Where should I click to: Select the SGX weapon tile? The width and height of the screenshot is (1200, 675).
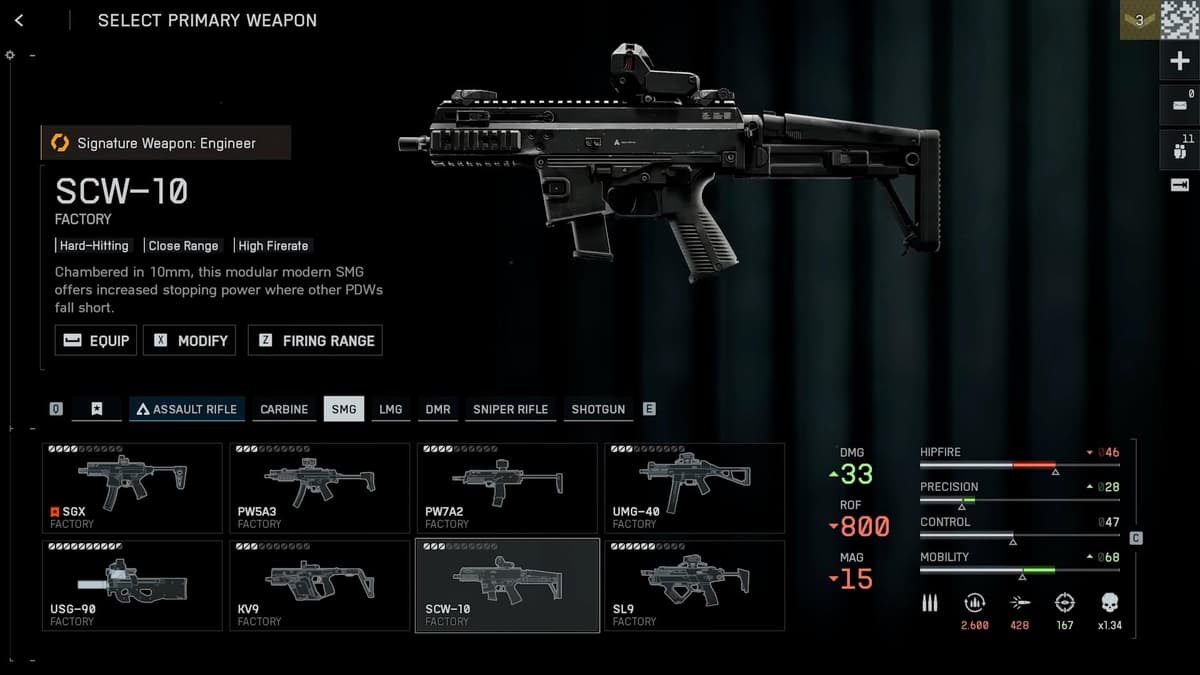132,488
